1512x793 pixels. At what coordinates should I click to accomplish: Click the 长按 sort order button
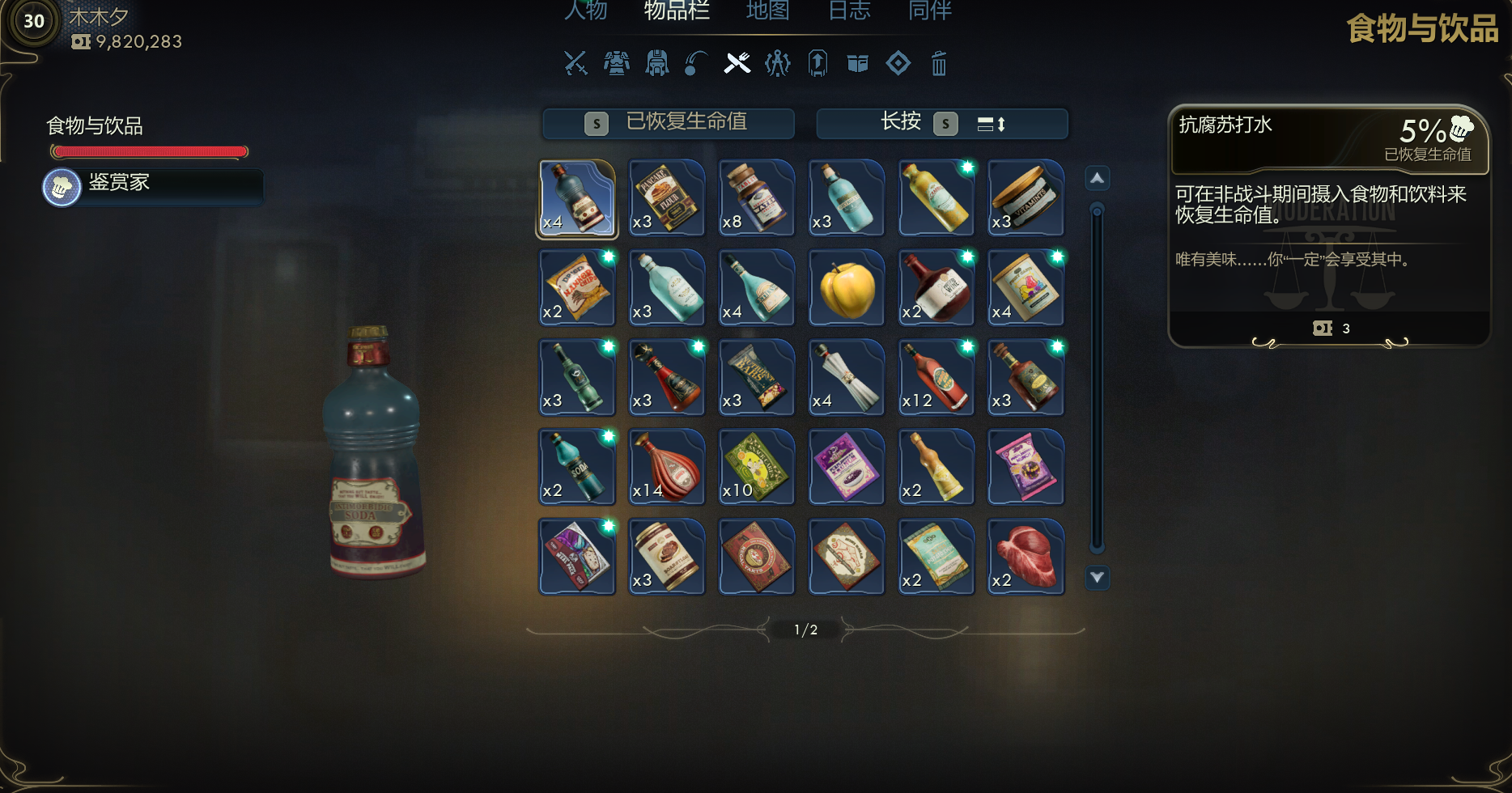[942, 123]
